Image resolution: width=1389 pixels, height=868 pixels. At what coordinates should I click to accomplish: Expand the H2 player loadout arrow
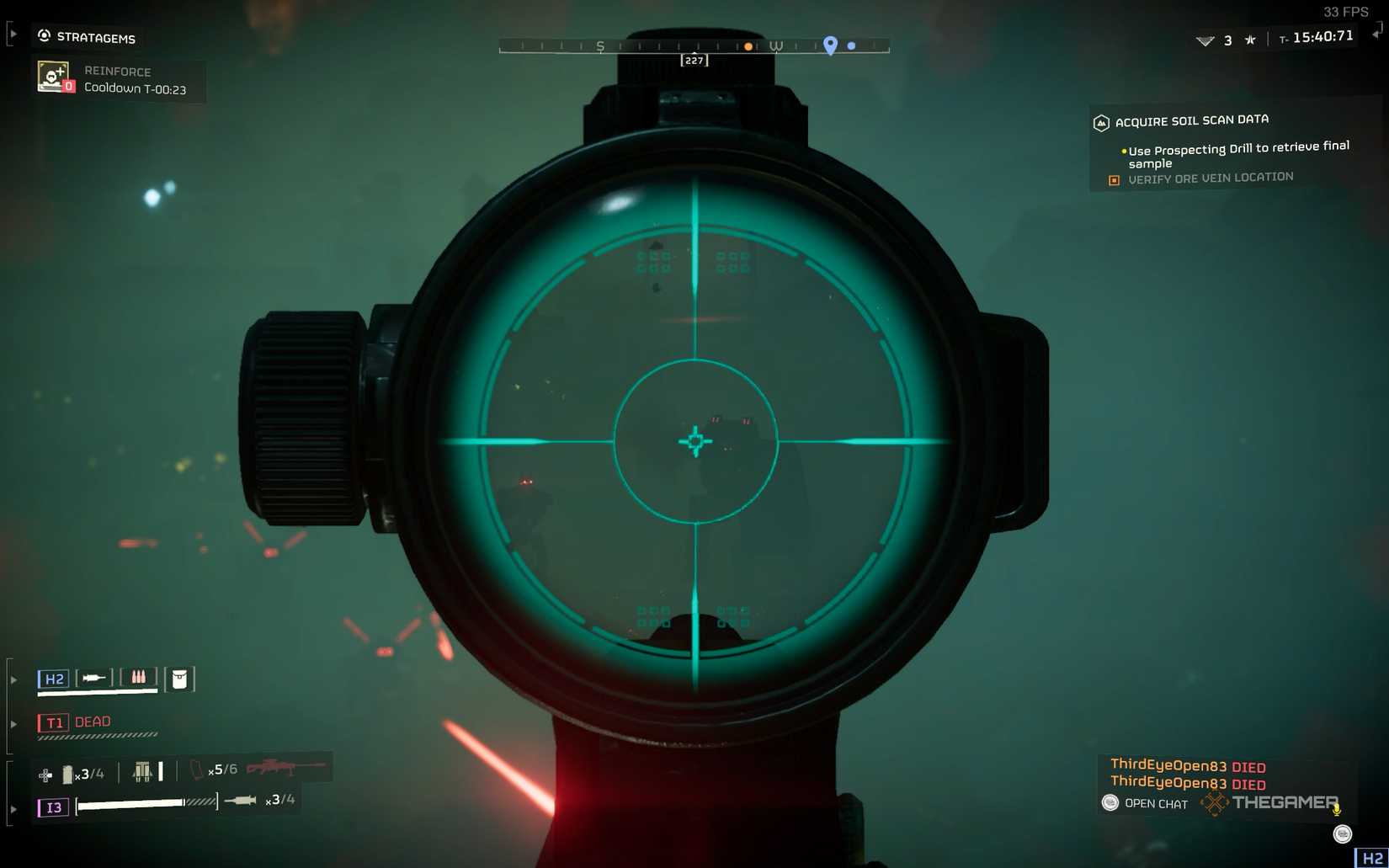click(x=14, y=678)
